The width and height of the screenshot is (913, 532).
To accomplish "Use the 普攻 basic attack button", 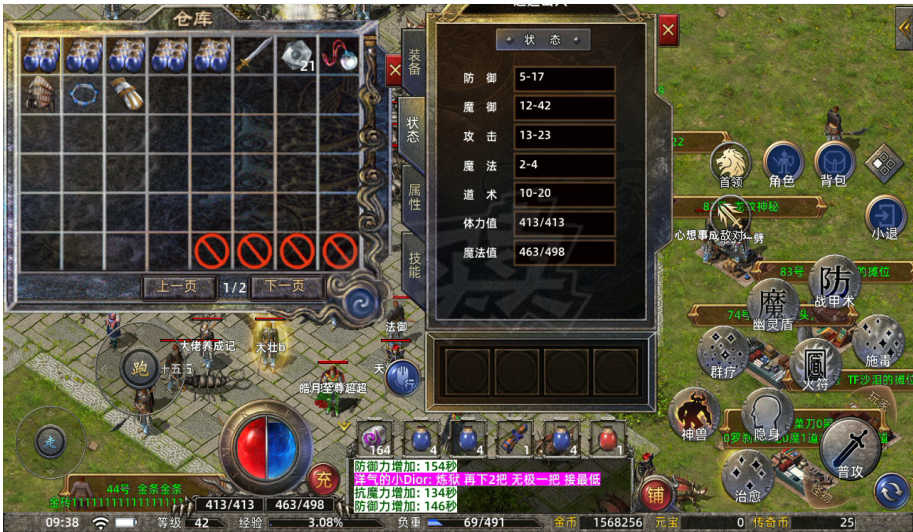I will click(x=850, y=447).
